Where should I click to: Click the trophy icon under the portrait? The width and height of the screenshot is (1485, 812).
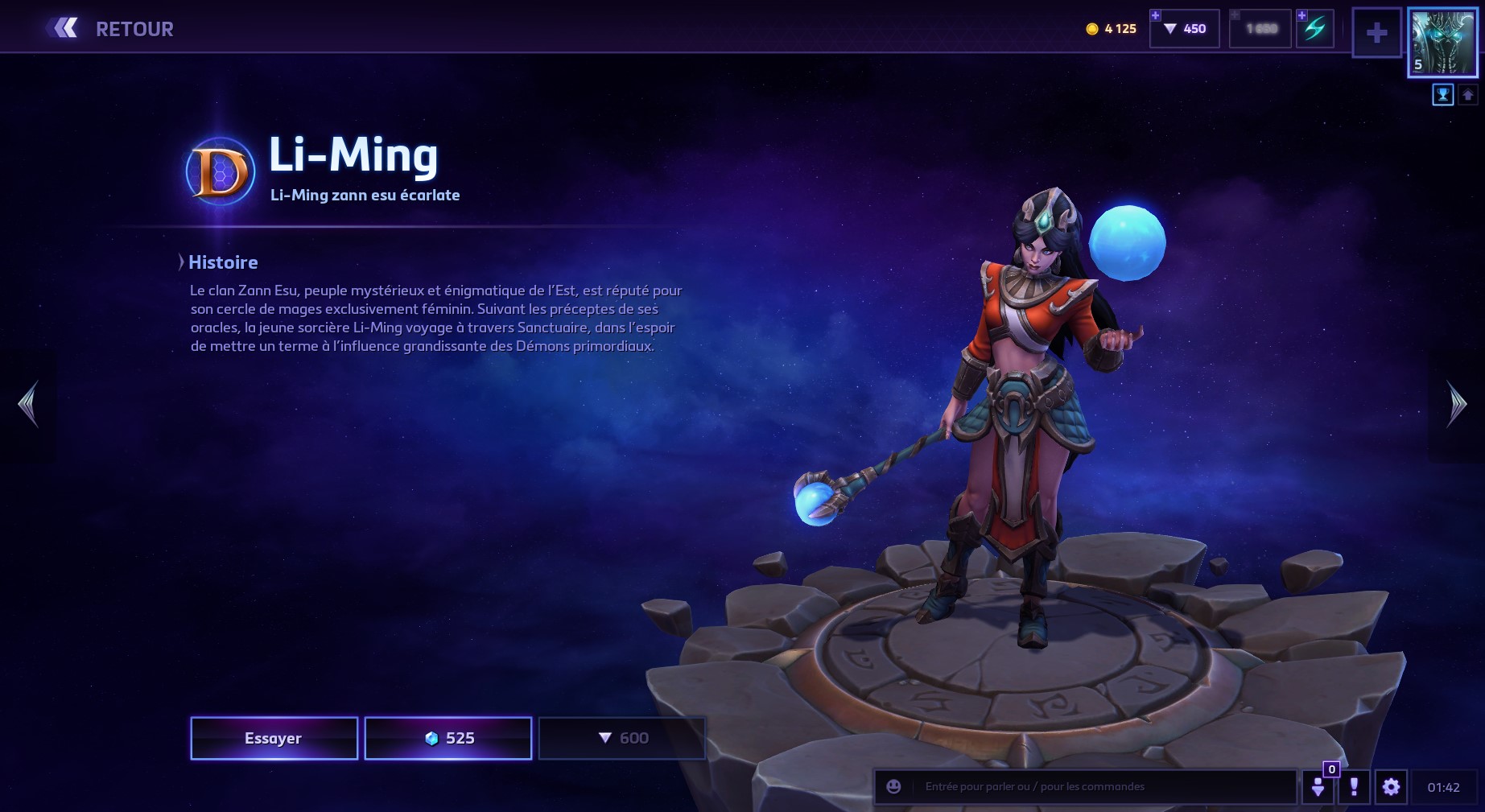[x=1442, y=96]
